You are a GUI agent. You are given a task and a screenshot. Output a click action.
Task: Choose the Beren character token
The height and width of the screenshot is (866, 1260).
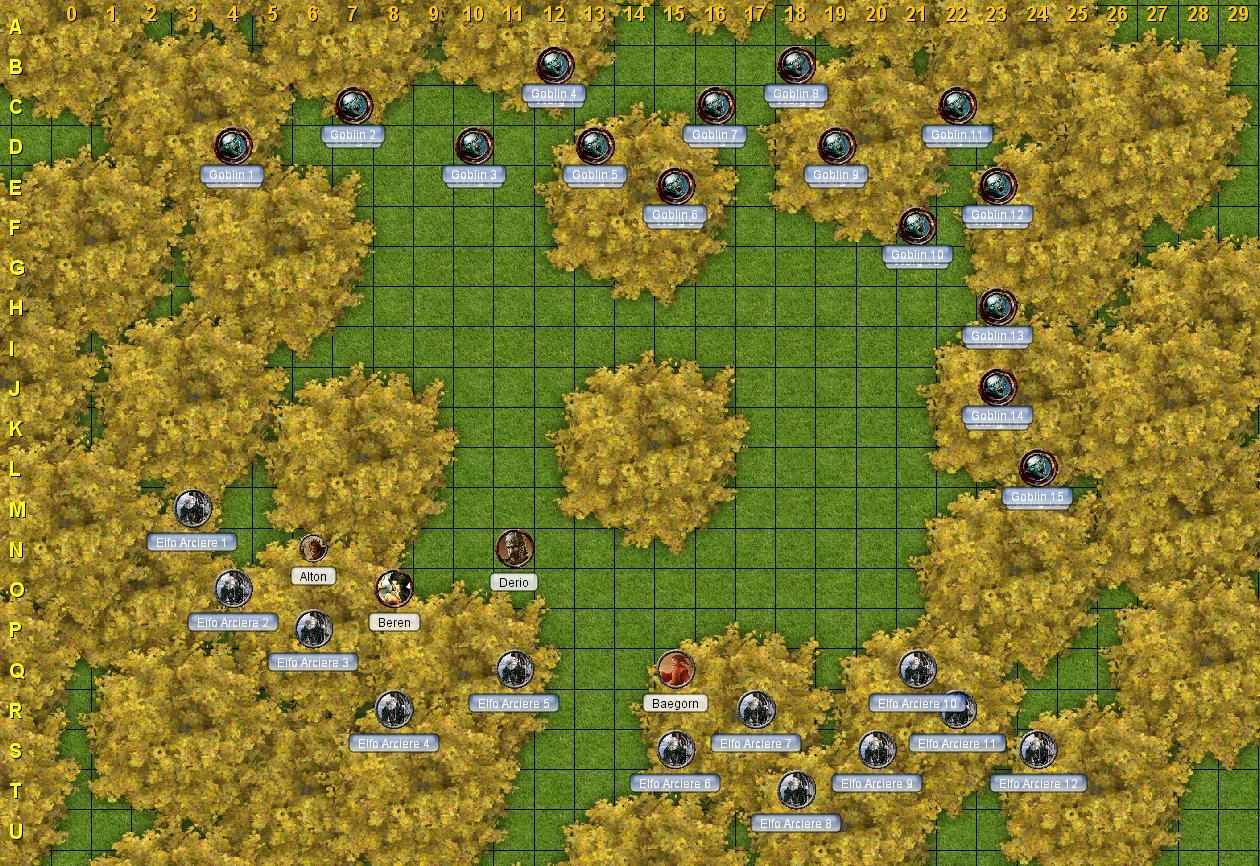[x=394, y=589]
